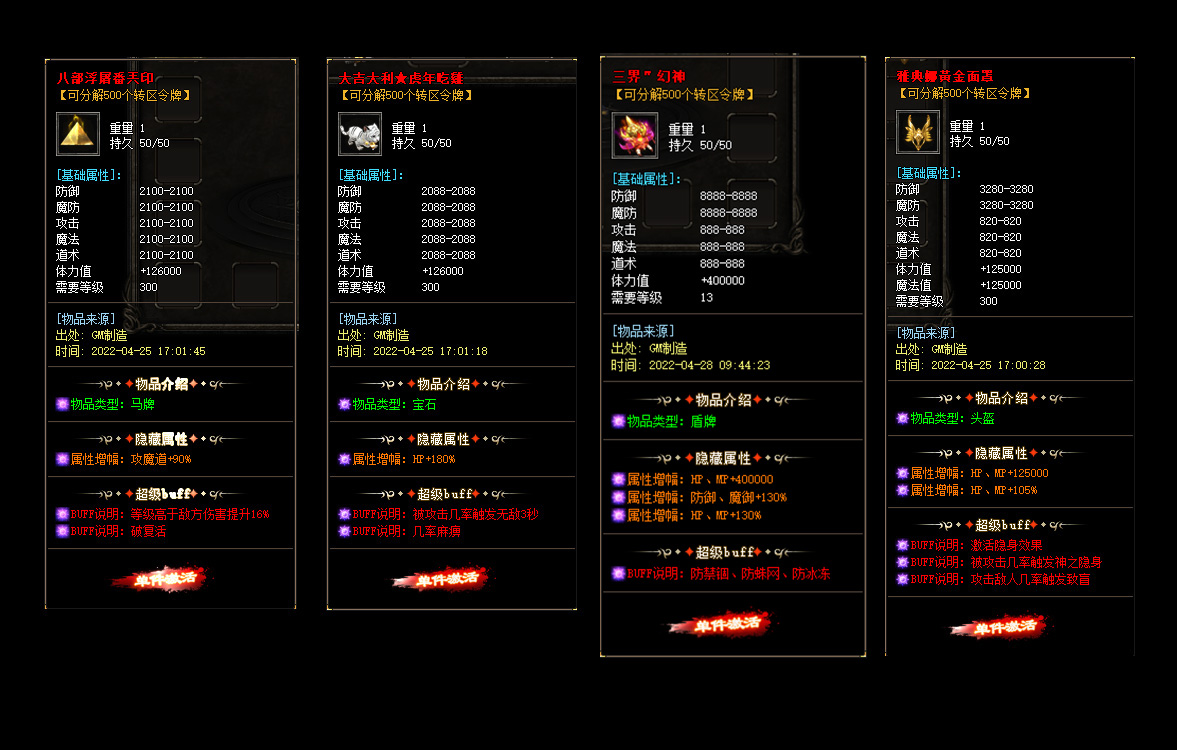Click 单件激活 under the 马牌 item panel
The image size is (1177, 750).
pos(158,579)
